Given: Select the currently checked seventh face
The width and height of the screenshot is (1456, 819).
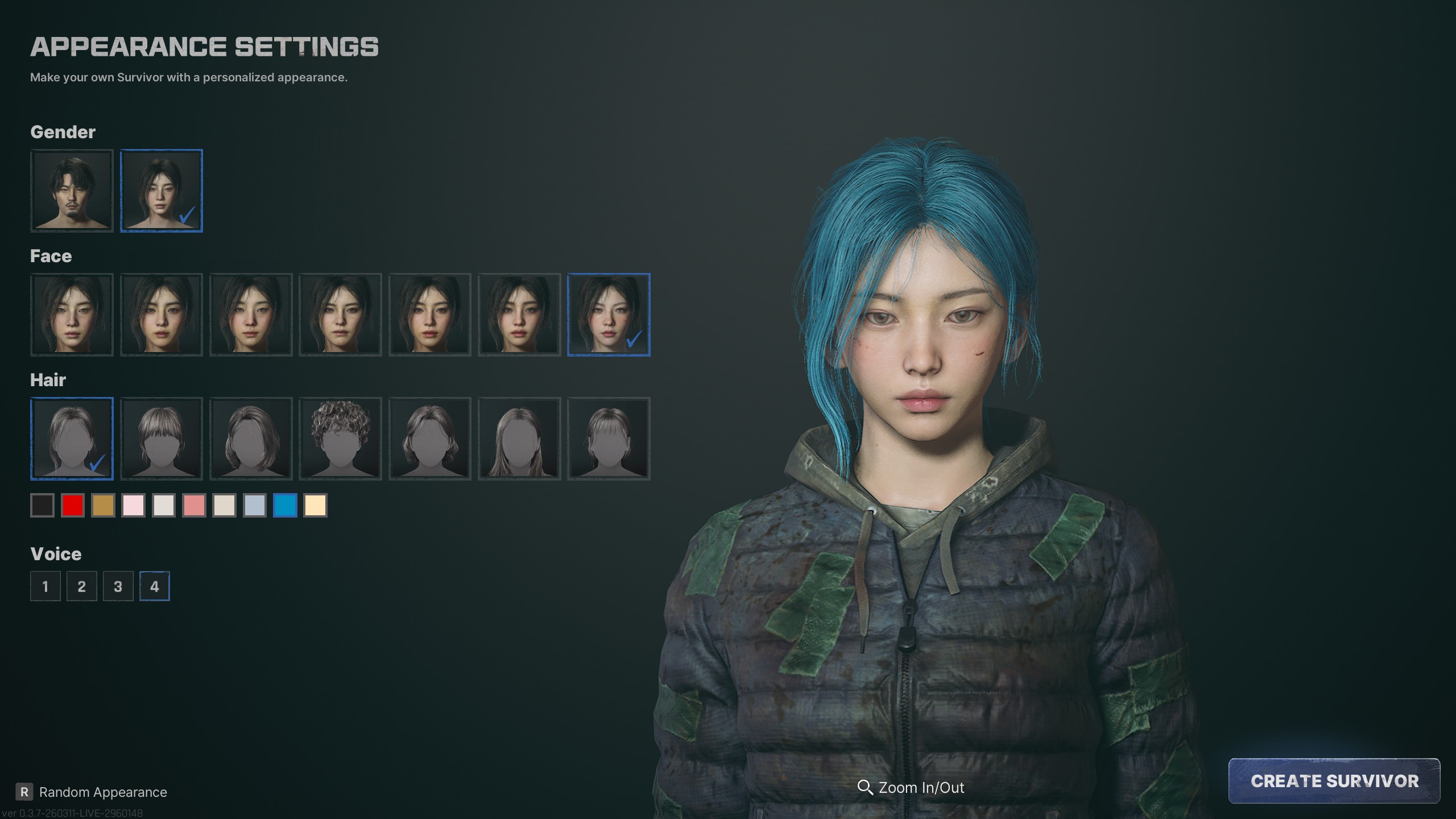Looking at the screenshot, I should 609,315.
